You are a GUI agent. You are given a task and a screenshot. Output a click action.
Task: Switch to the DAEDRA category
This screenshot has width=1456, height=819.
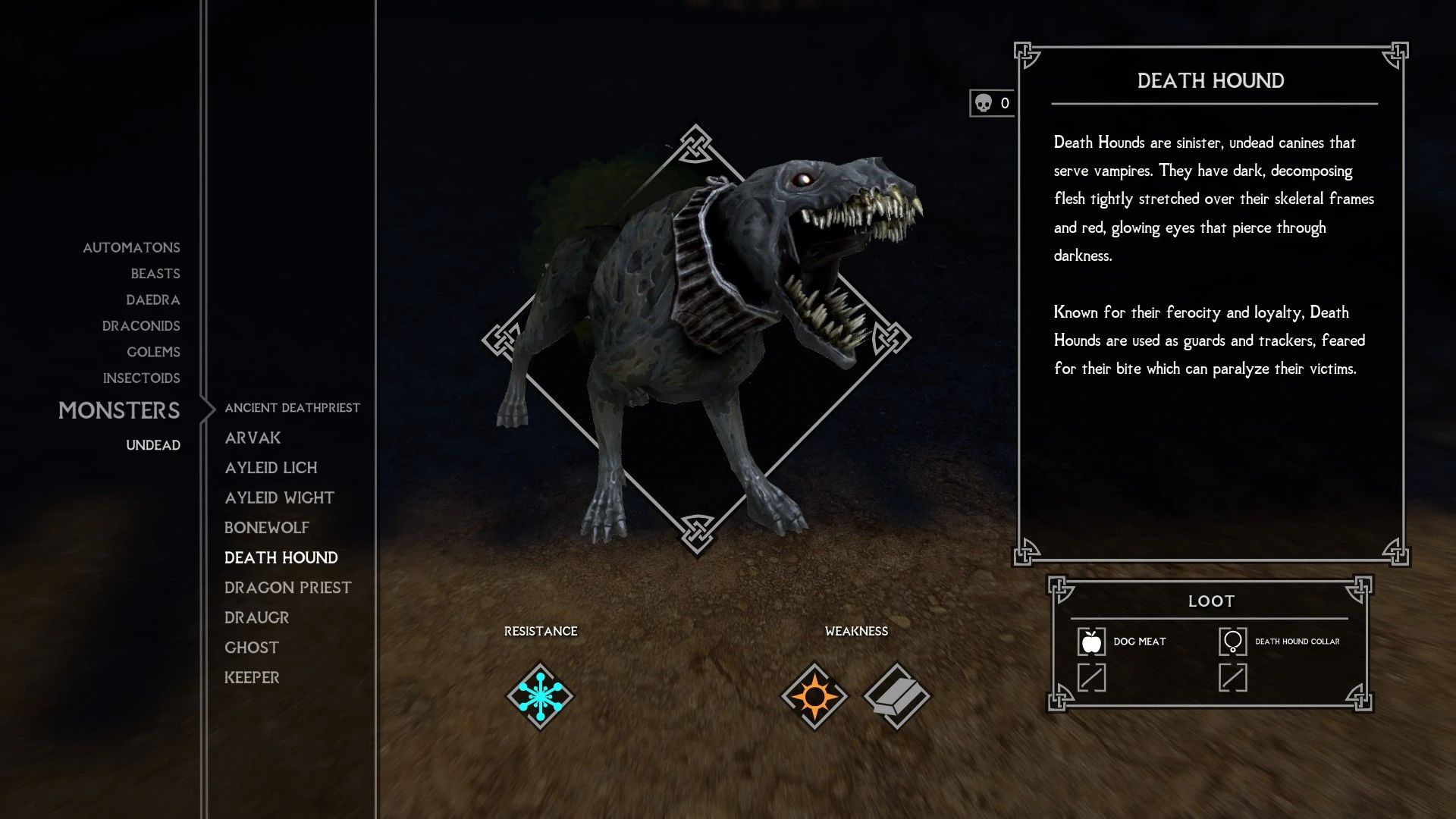(x=153, y=300)
